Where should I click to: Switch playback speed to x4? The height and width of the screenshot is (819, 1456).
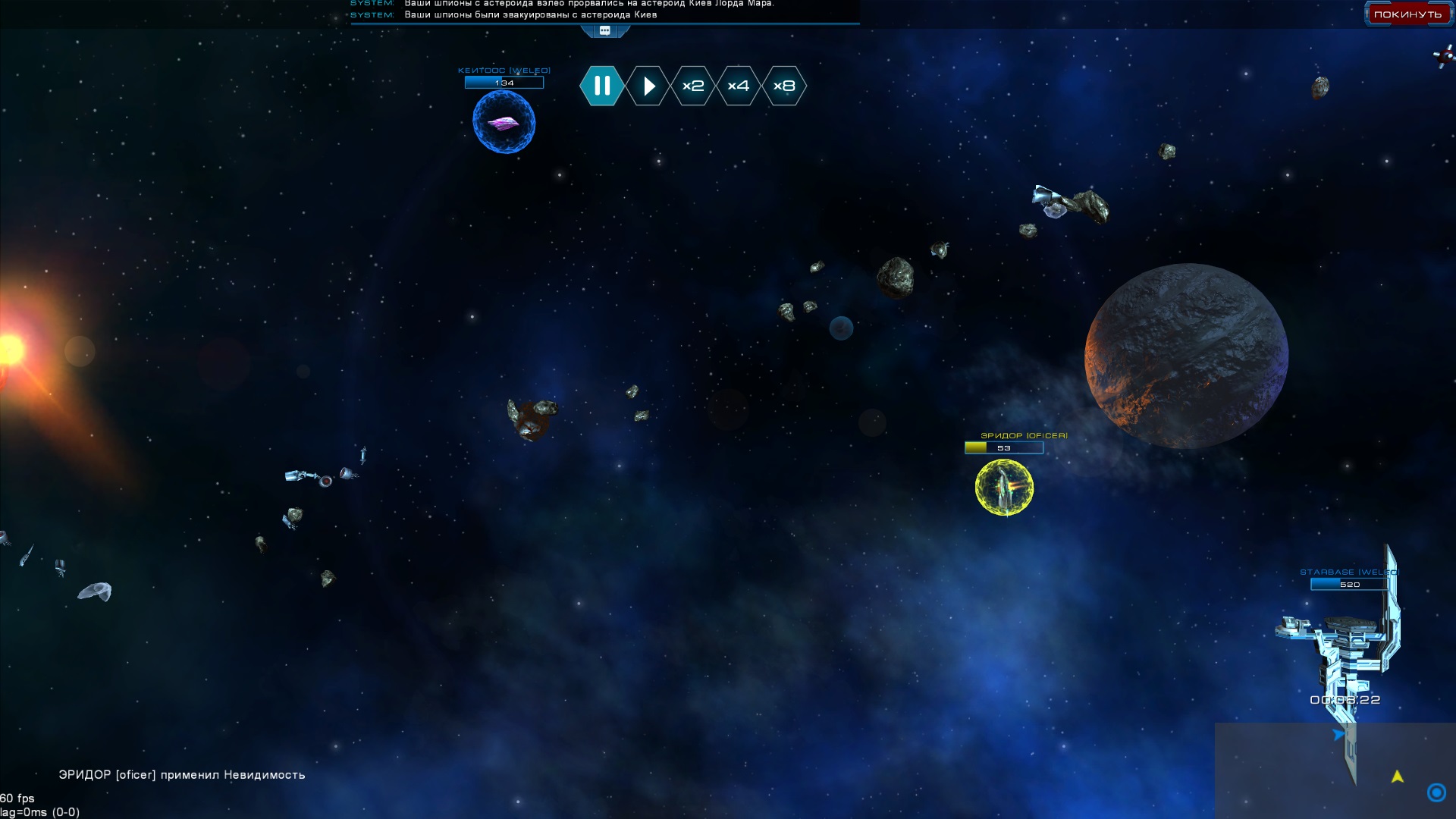[739, 86]
